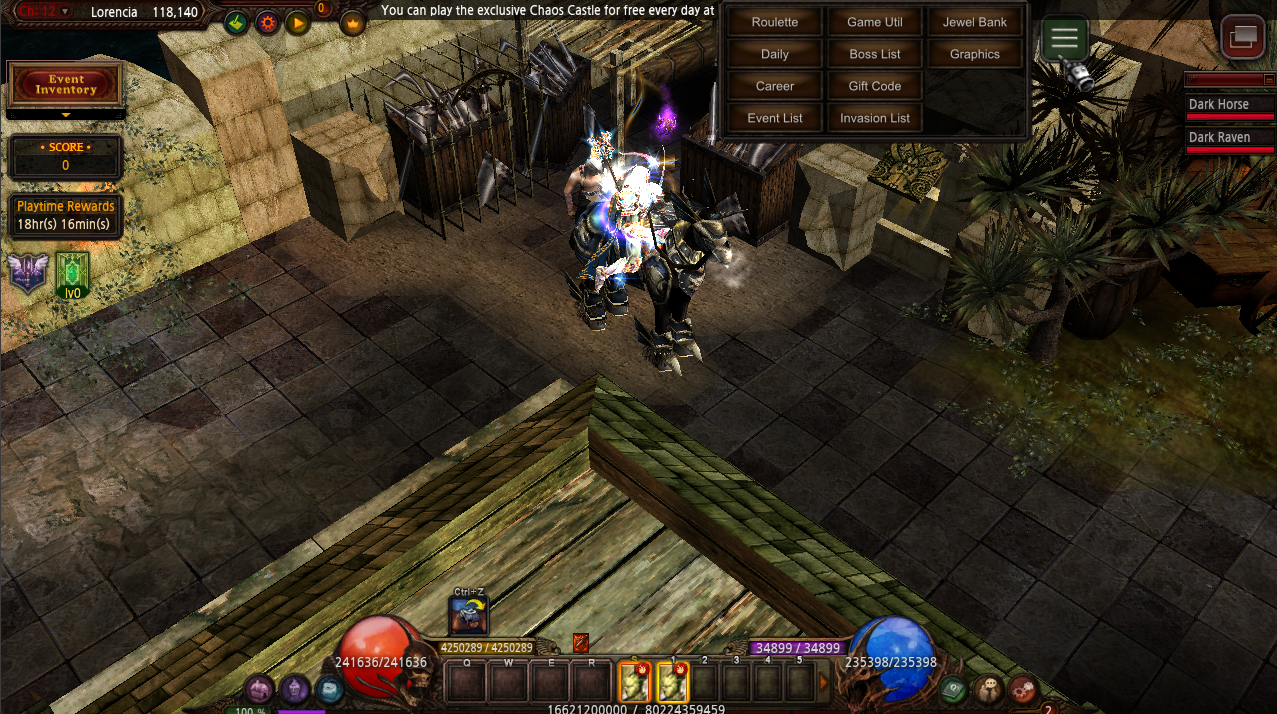Image resolution: width=1277 pixels, height=714 pixels.
Task: Choose the Daily menu button
Action: [x=775, y=54]
